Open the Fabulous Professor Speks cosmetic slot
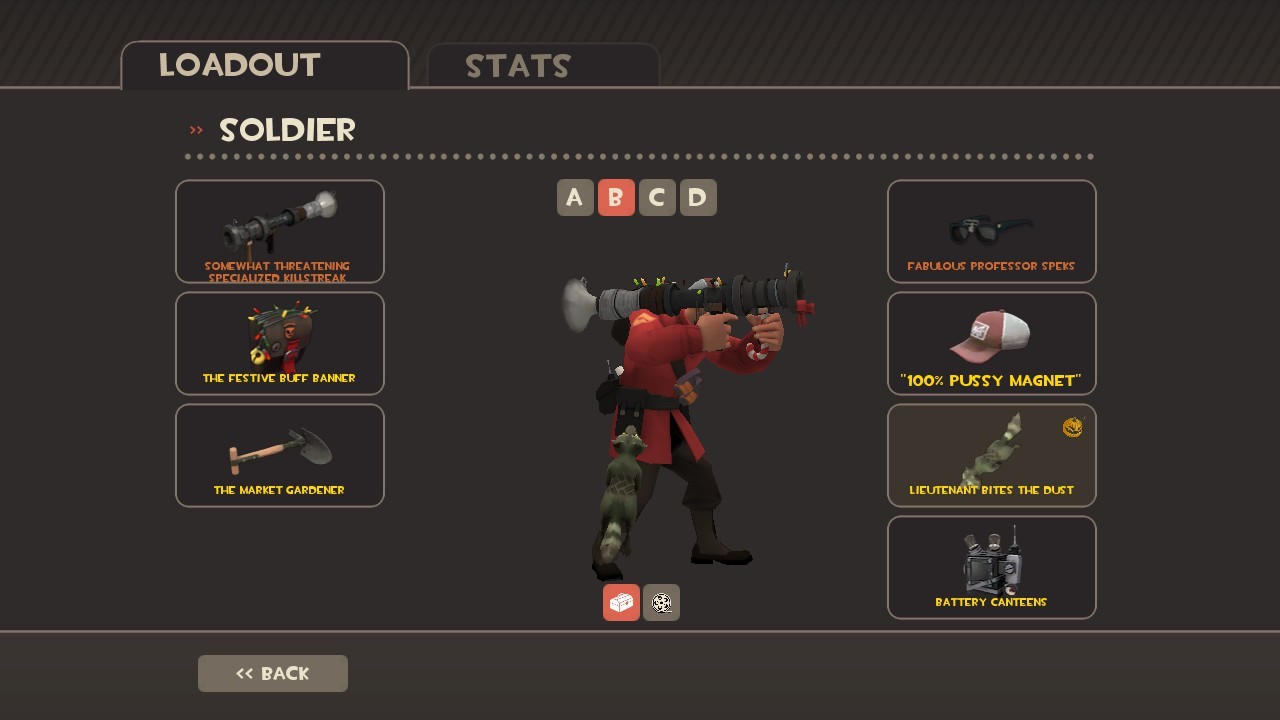Viewport: 1280px width, 720px height. tap(991, 231)
